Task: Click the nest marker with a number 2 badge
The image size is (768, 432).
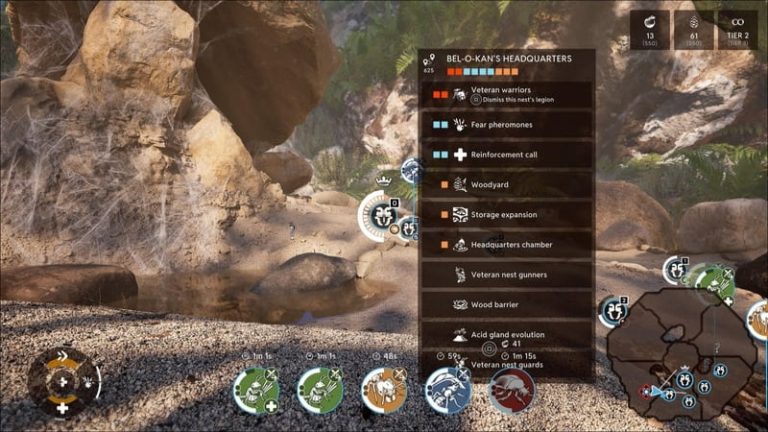Action: [x=612, y=312]
